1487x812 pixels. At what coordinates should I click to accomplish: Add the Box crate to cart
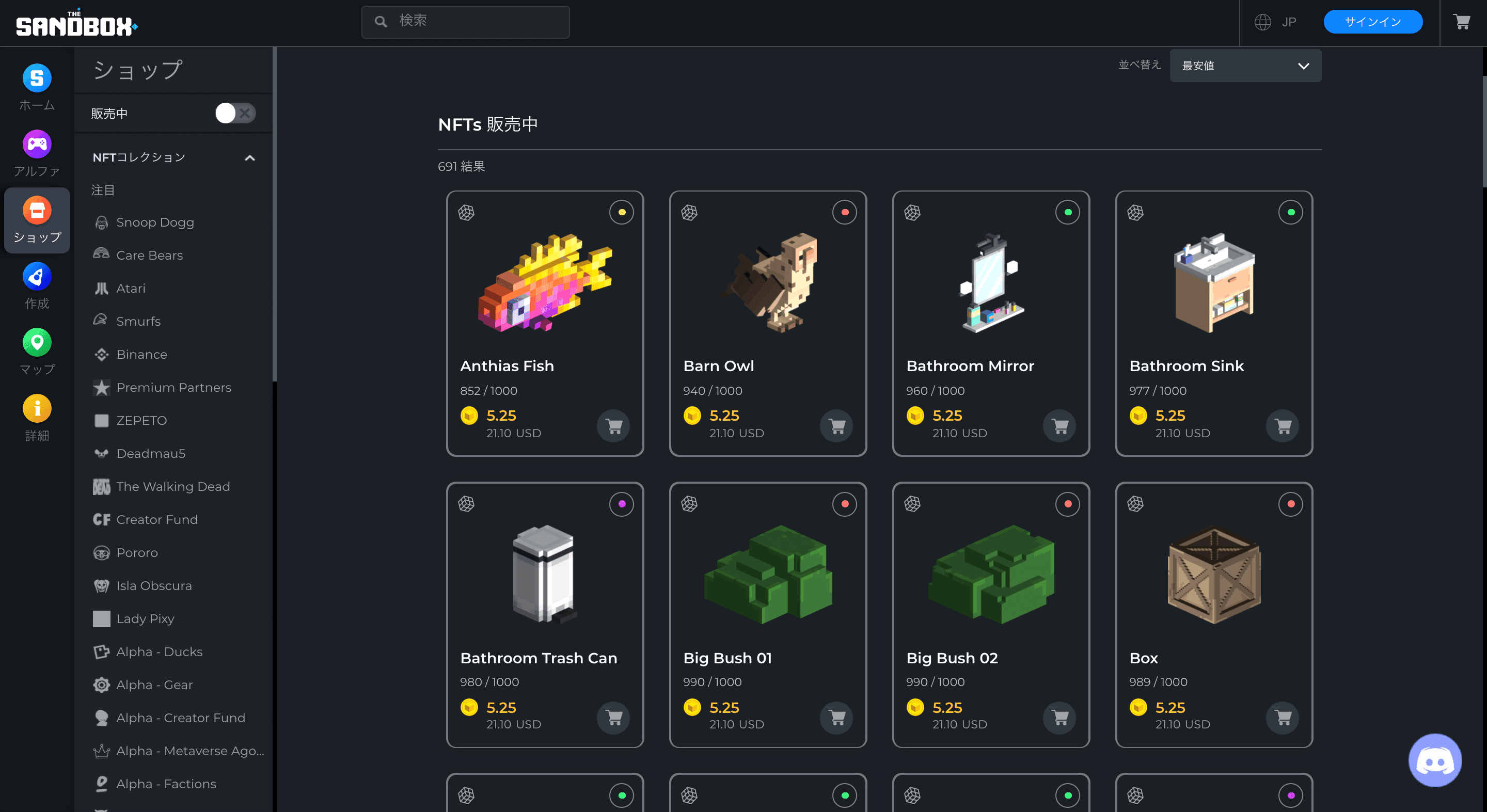tap(1283, 718)
